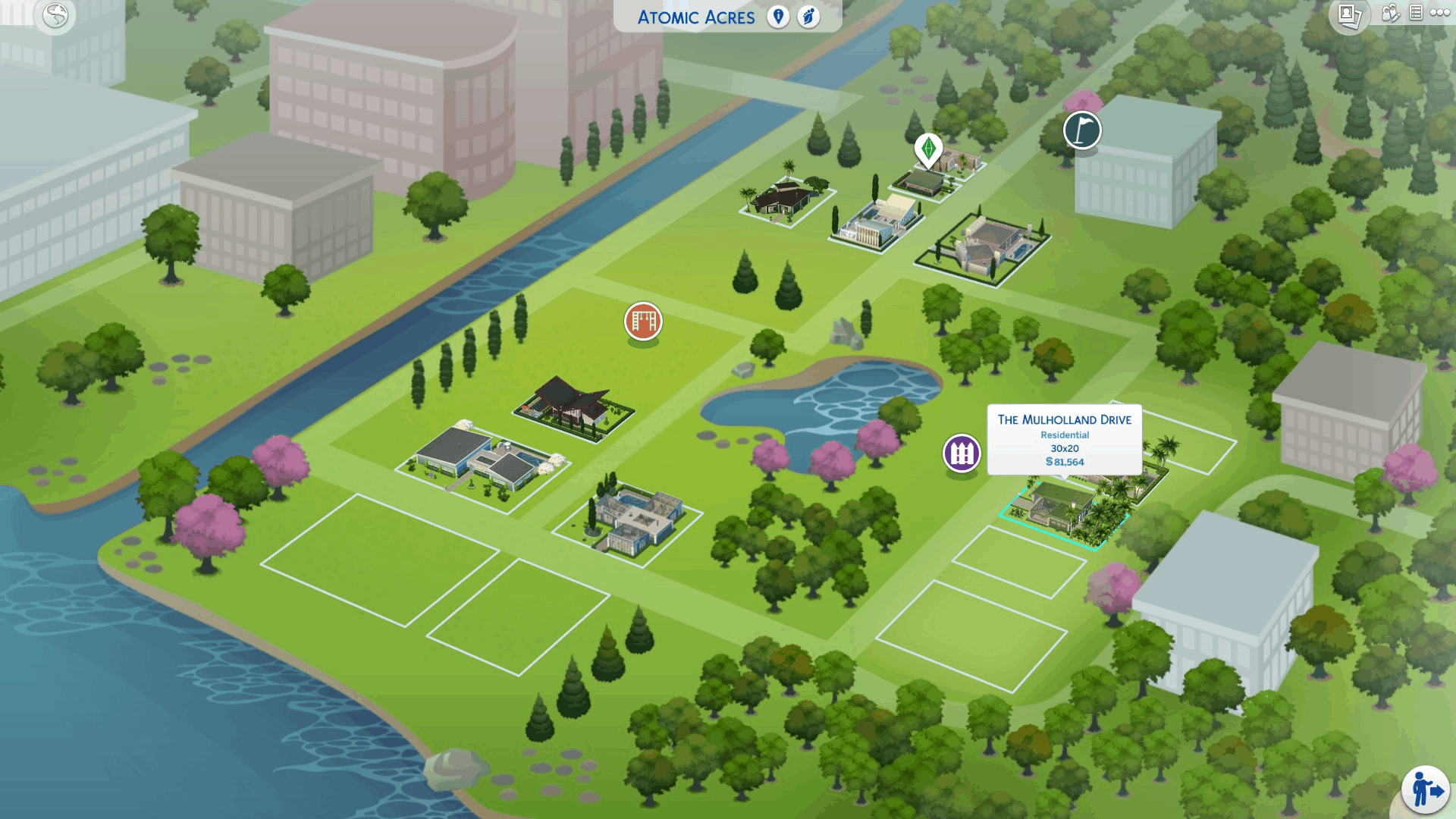Viewport: 1456px width, 819px height.
Task: Open the list panel icon
Action: point(1416,13)
